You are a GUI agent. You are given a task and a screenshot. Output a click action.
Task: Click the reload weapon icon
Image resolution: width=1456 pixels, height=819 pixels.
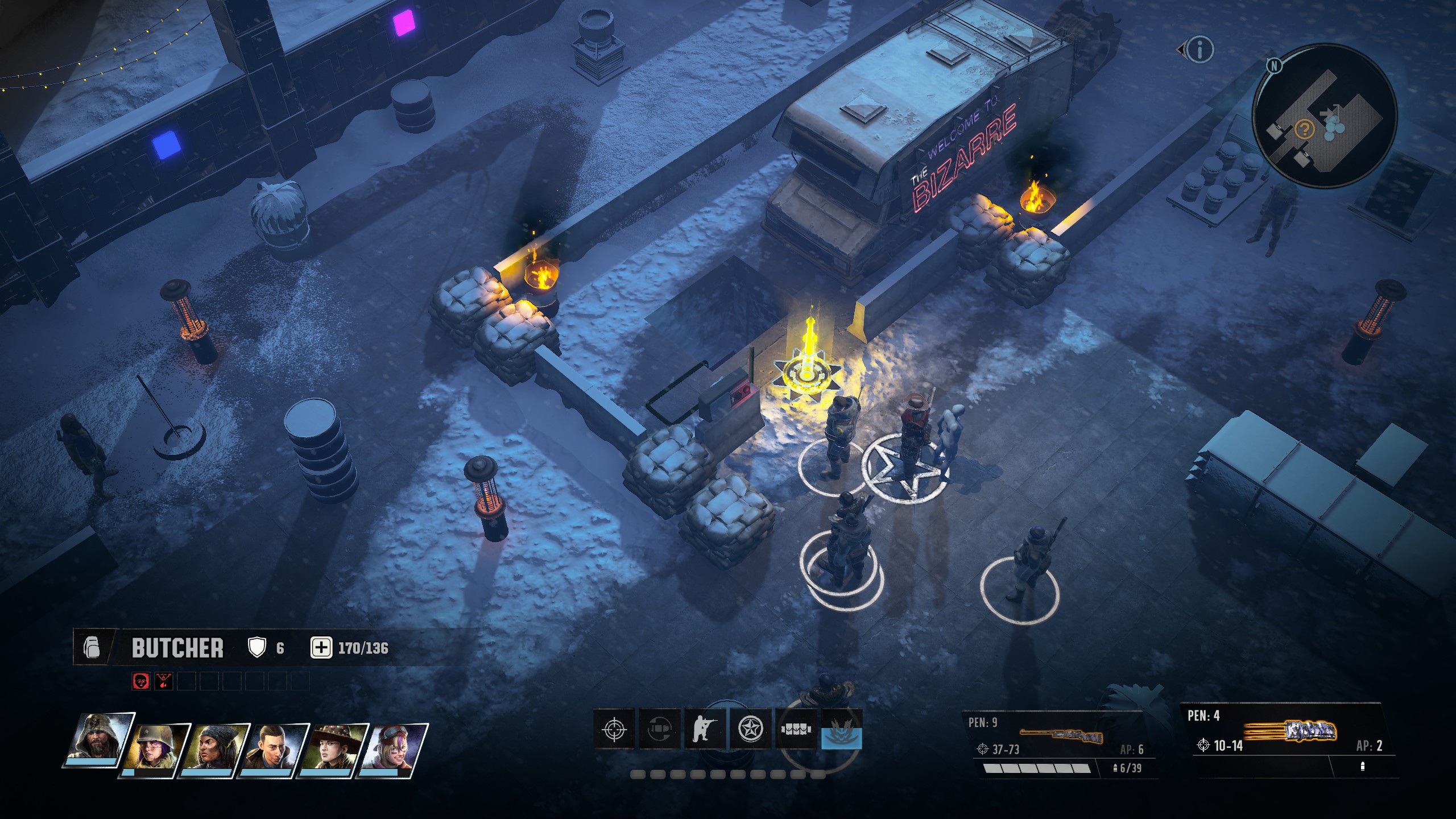660,729
